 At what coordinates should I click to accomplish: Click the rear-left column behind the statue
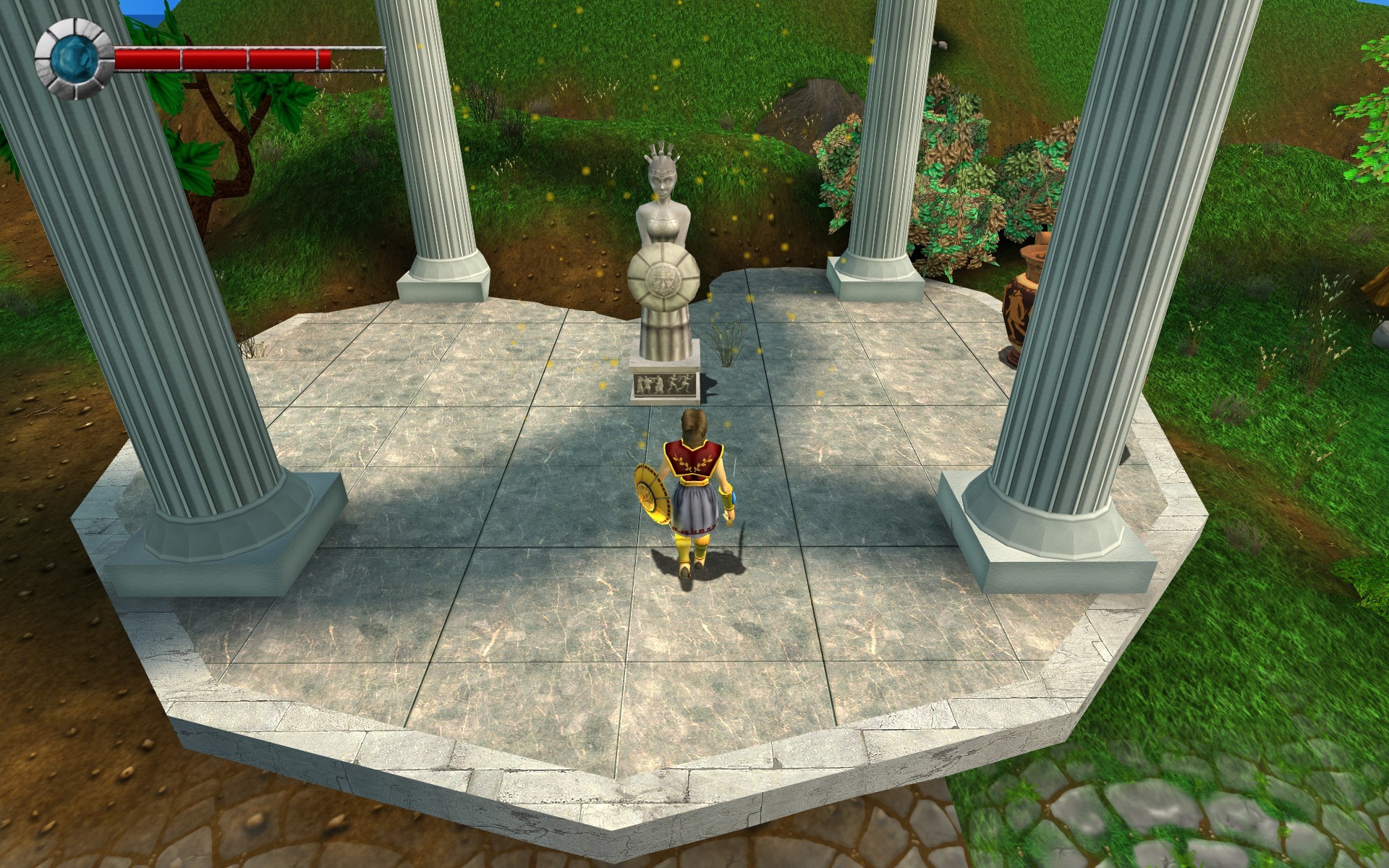434,145
